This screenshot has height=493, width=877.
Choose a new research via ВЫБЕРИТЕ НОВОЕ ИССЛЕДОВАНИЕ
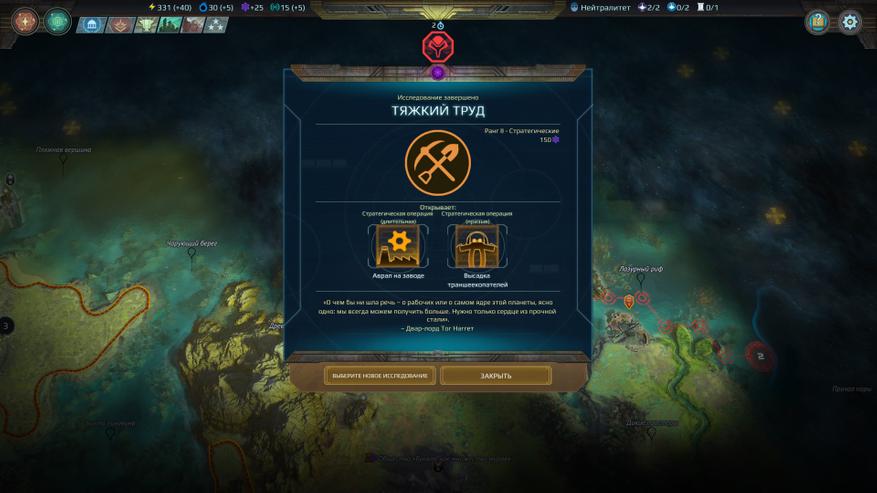380,376
